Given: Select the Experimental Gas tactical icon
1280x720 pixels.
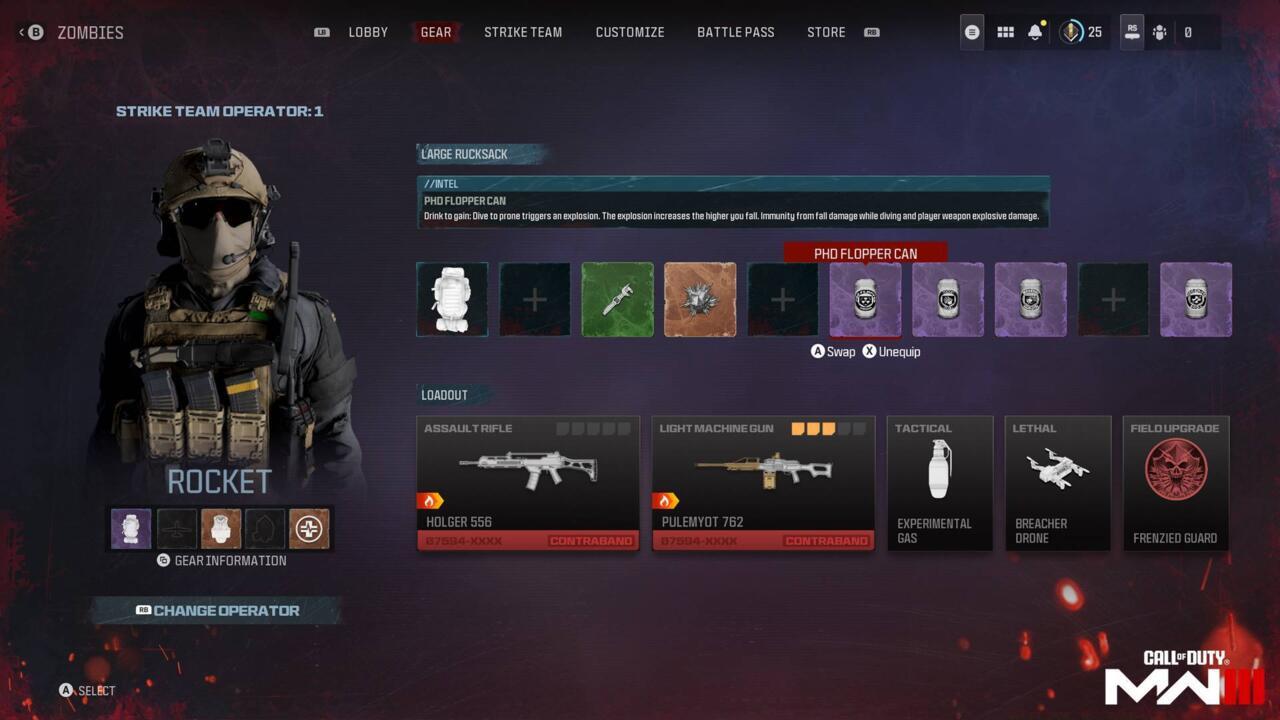Looking at the screenshot, I should coord(939,467).
